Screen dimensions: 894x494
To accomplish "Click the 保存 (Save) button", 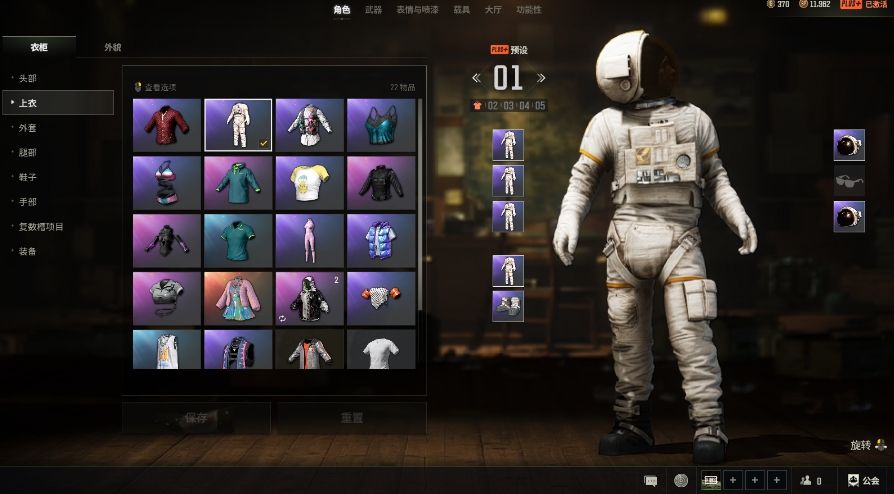I will 196,418.
